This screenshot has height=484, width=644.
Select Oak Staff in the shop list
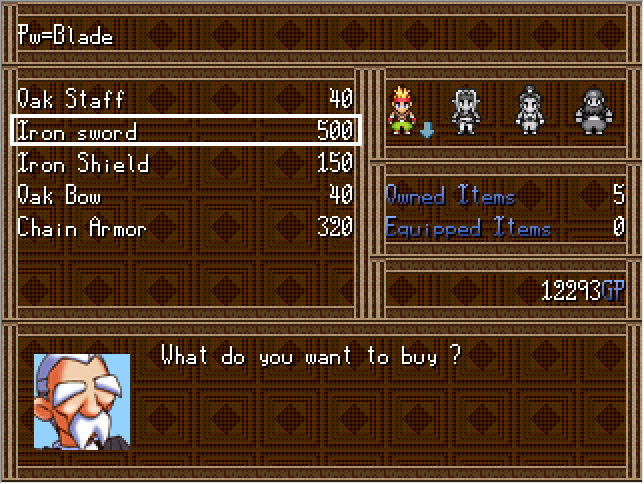click(185, 99)
